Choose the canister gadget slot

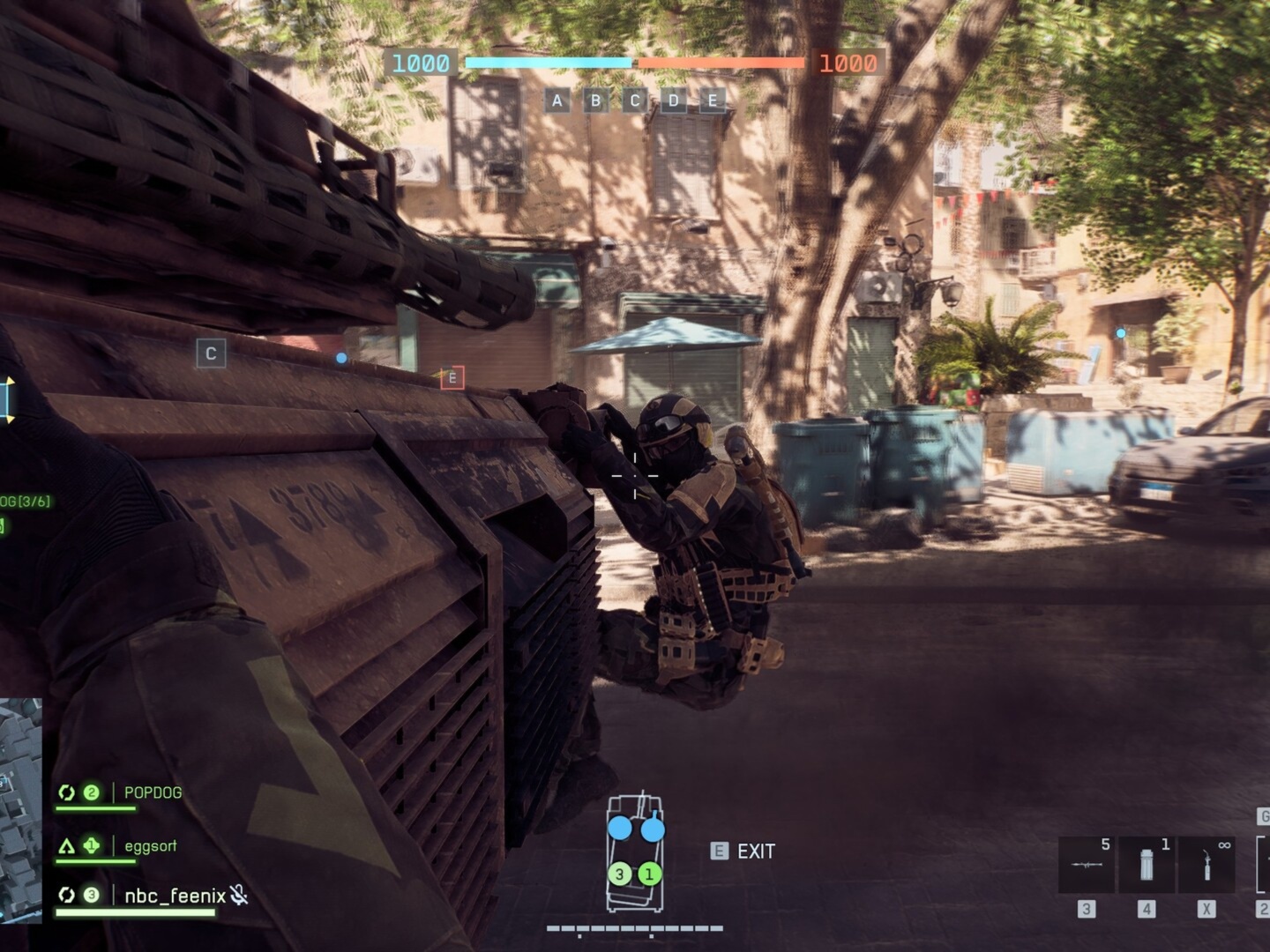[1146, 865]
